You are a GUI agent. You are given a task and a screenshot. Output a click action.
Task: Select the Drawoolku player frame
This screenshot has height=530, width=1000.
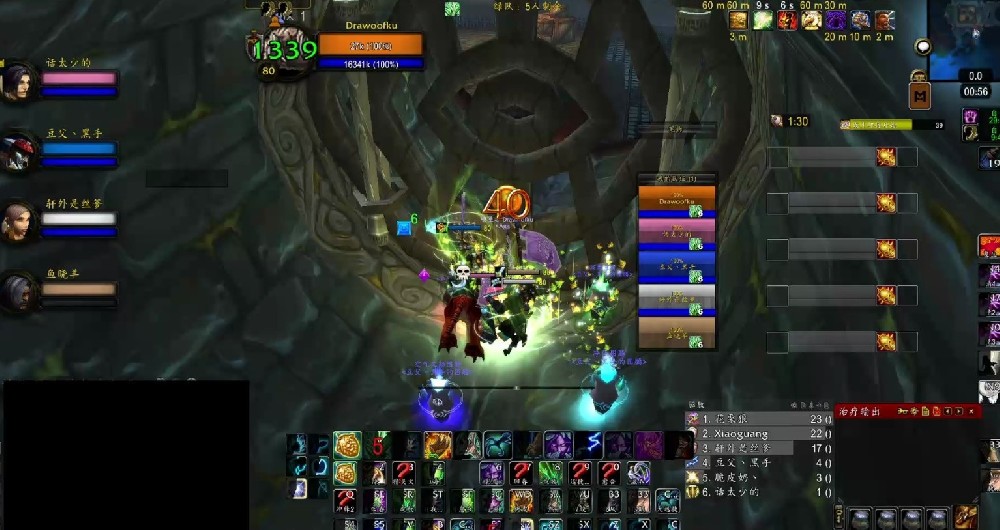pos(370,46)
